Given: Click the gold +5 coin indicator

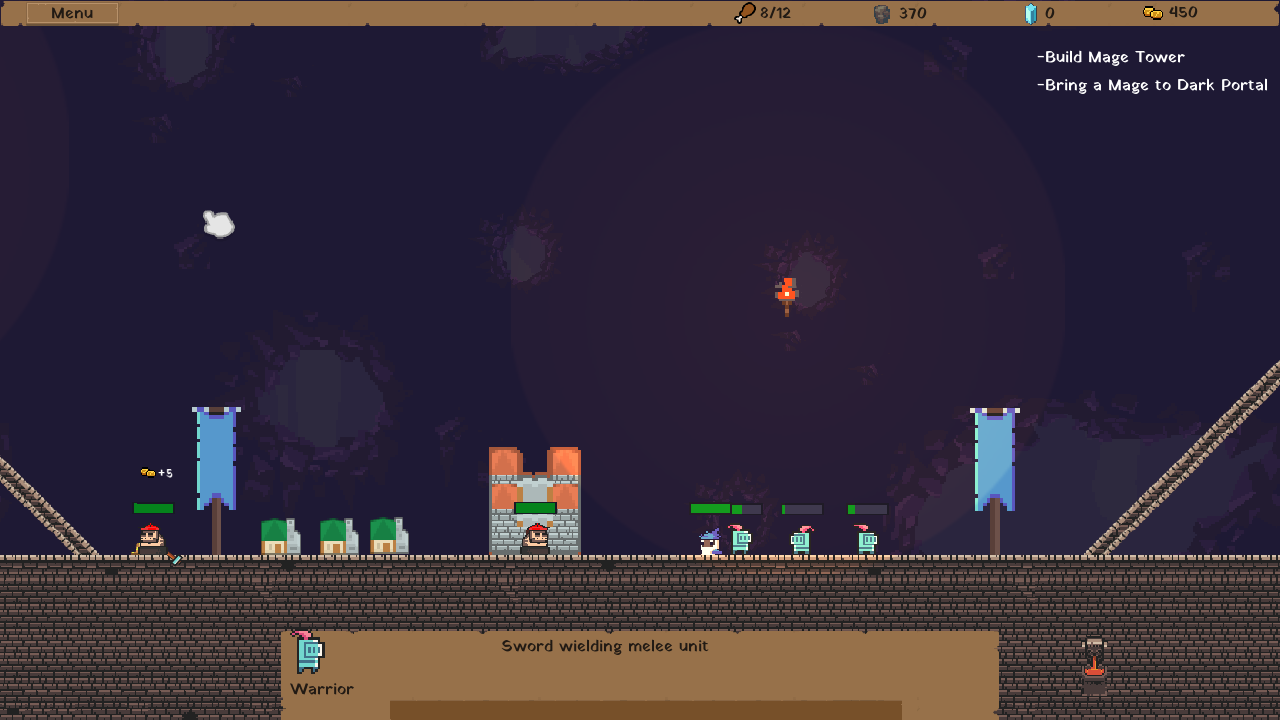Looking at the screenshot, I should click(157, 470).
